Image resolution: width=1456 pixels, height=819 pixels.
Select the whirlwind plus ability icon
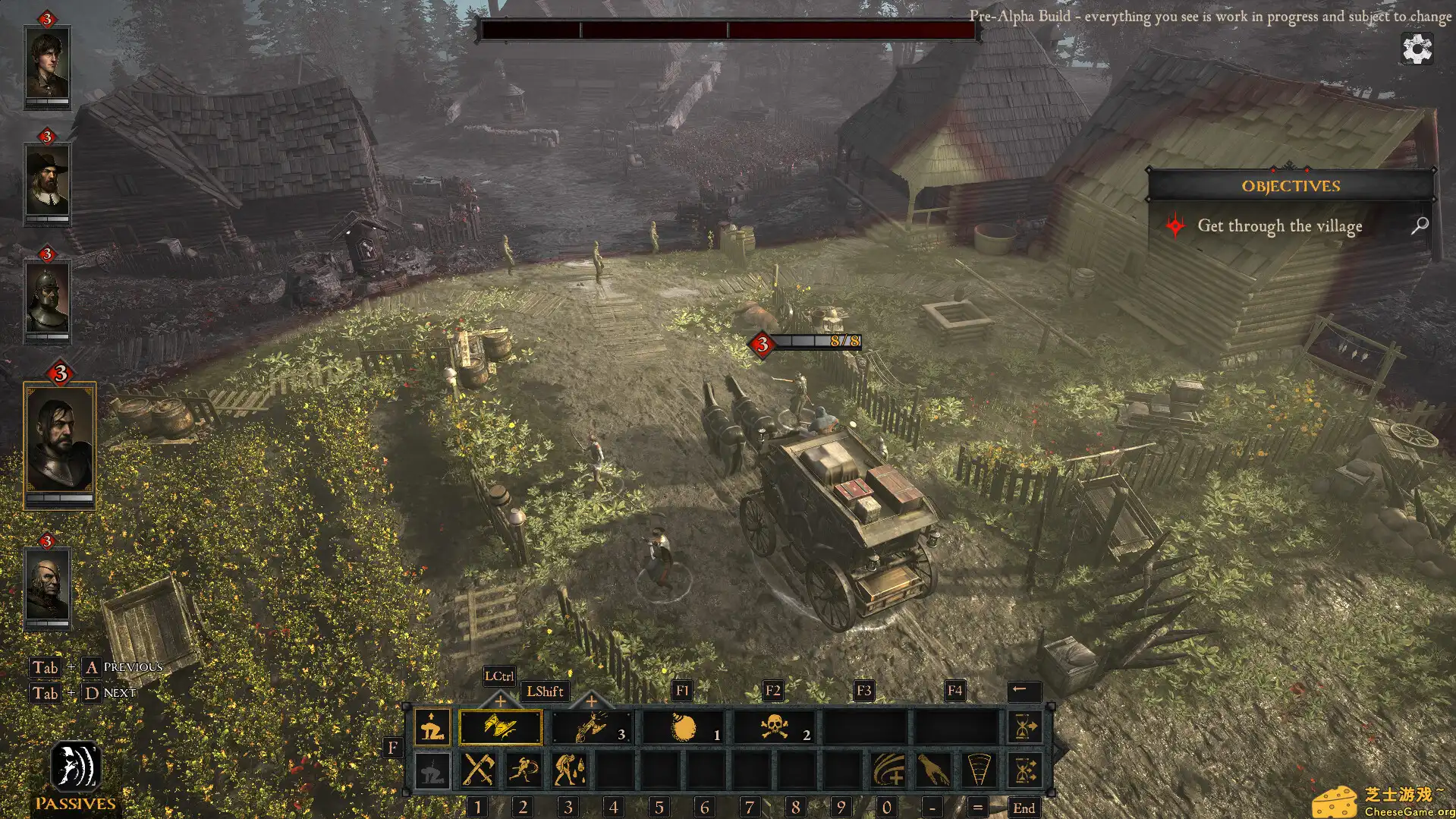click(889, 770)
